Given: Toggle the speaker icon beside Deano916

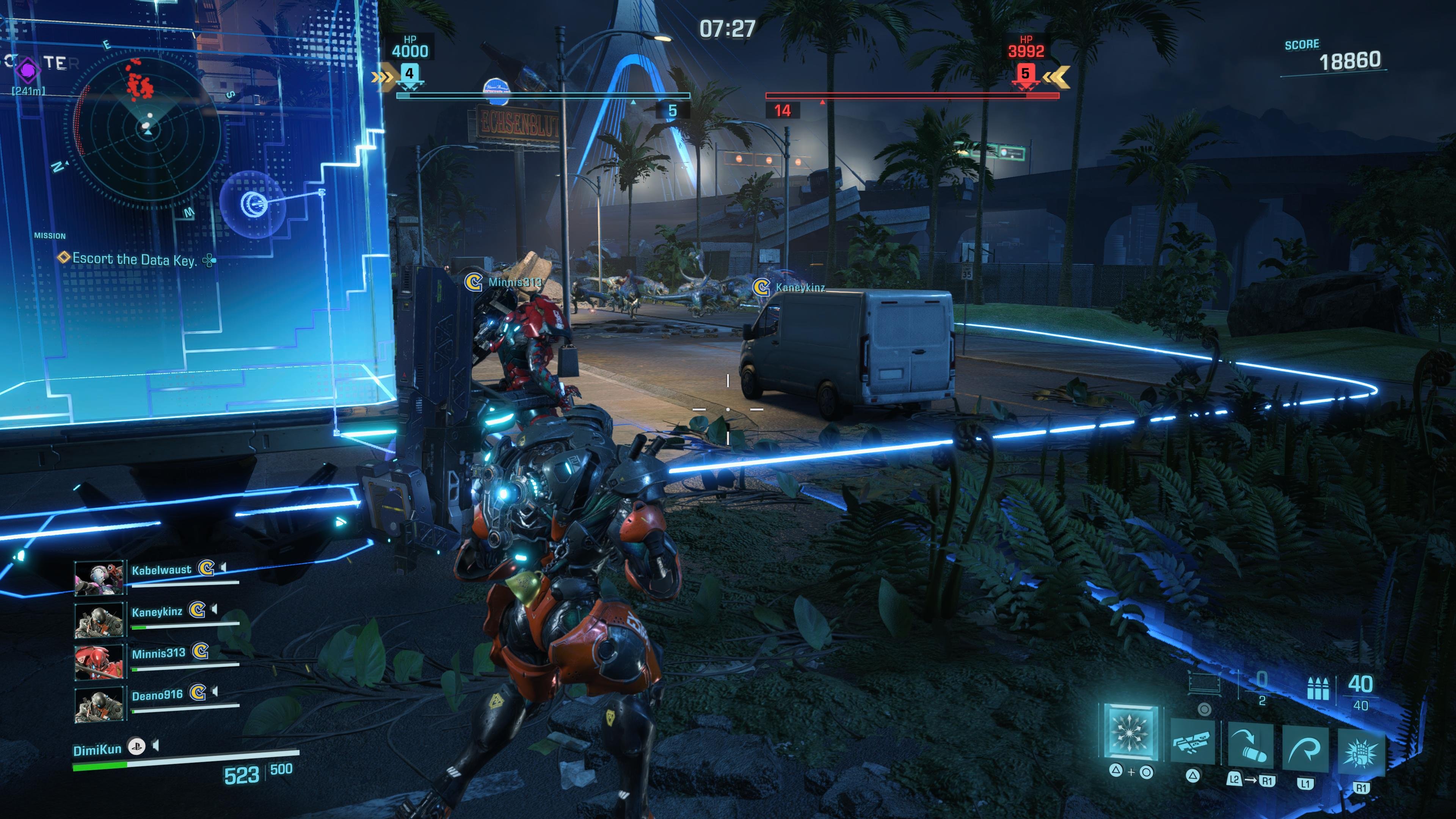Looking at the screenshot, I should (x=215, y=691).
